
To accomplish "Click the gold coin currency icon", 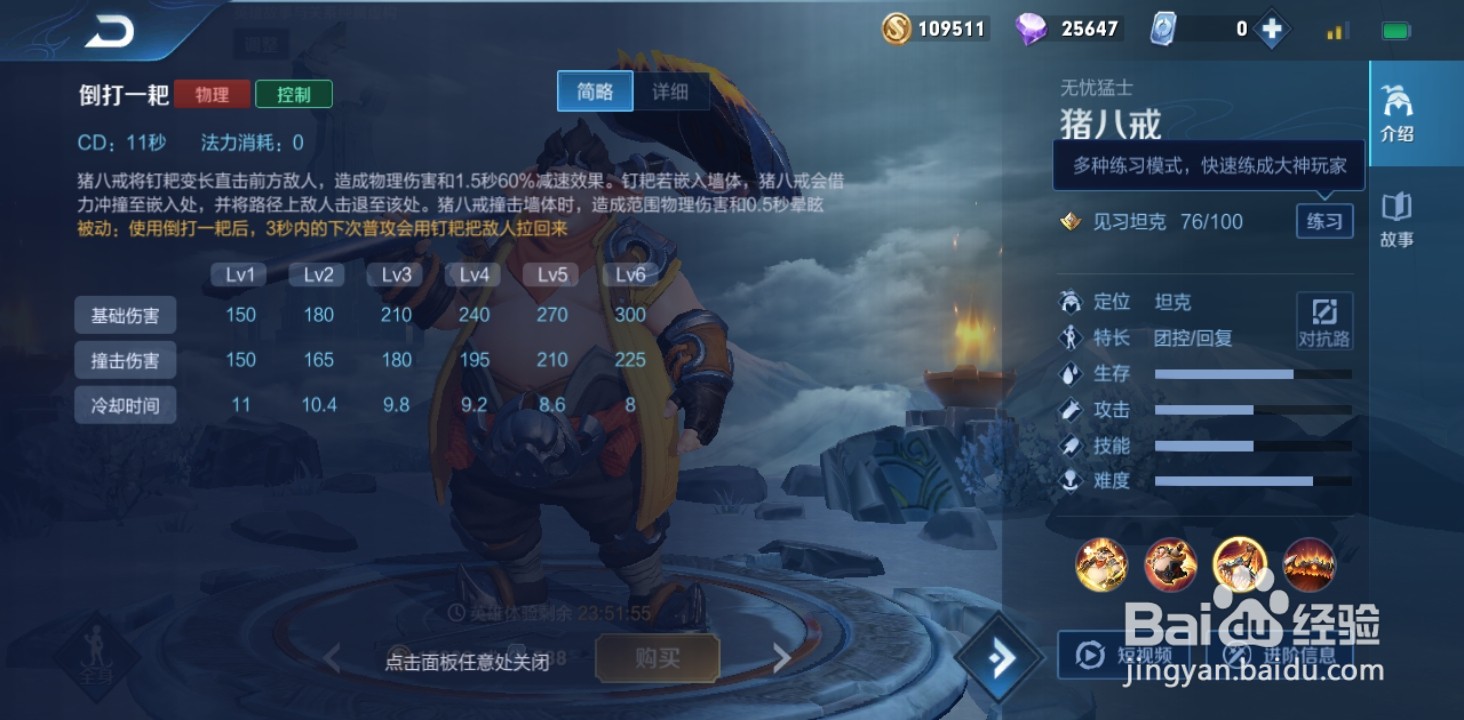I will point(895,28).
